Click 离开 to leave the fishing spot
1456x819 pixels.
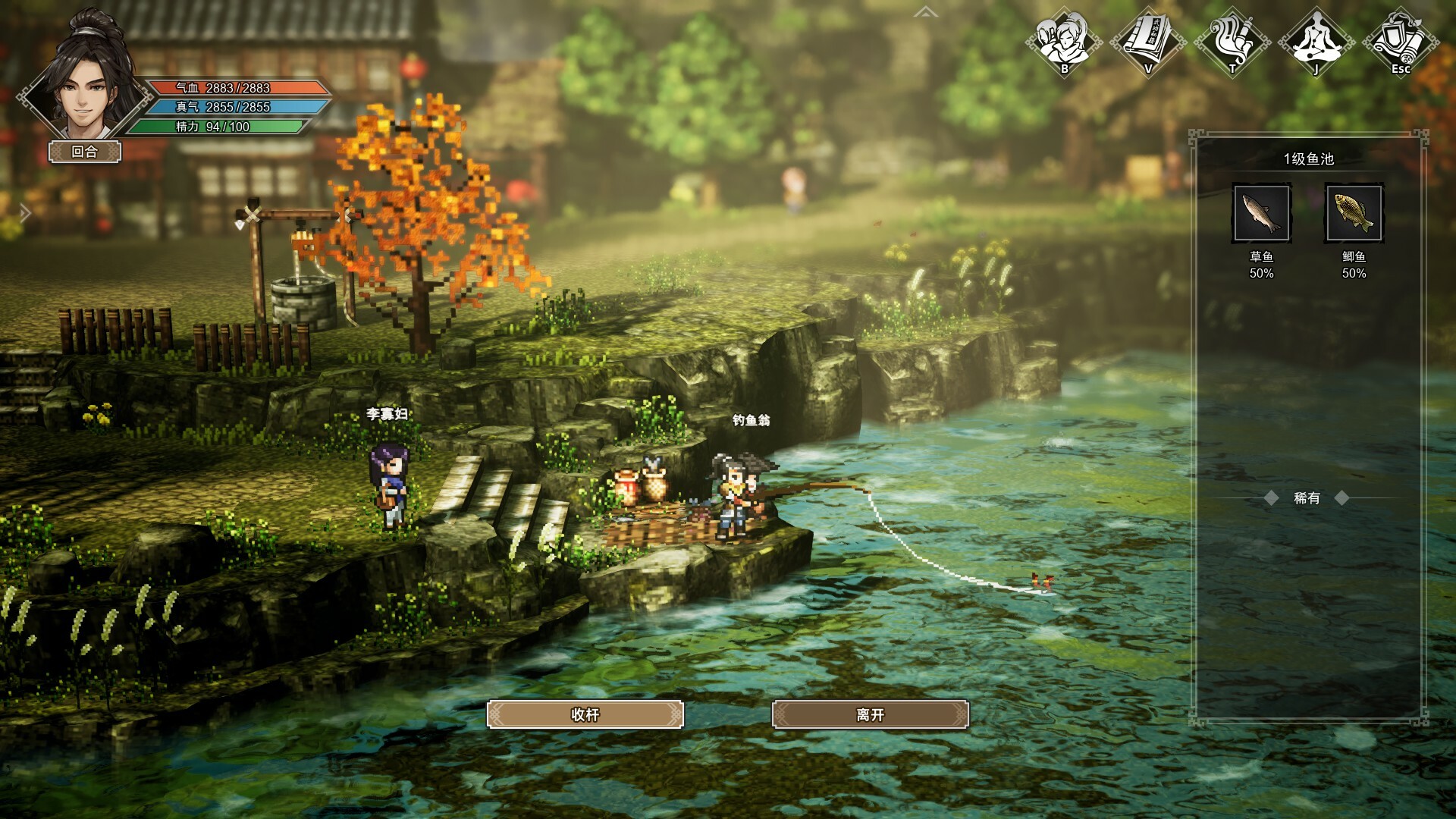(x=871, y=714)
